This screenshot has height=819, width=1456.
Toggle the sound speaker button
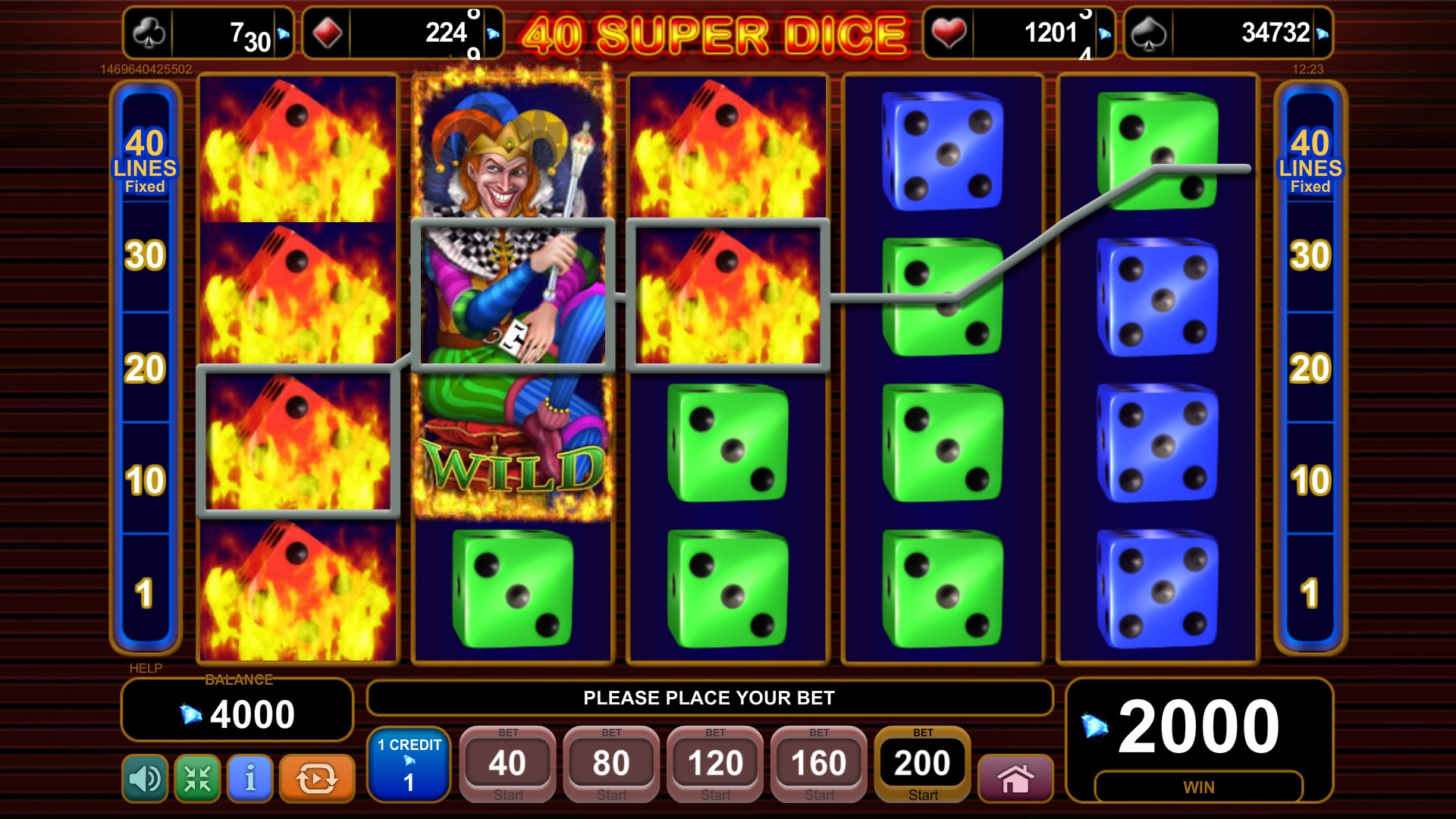pos(145,778)
